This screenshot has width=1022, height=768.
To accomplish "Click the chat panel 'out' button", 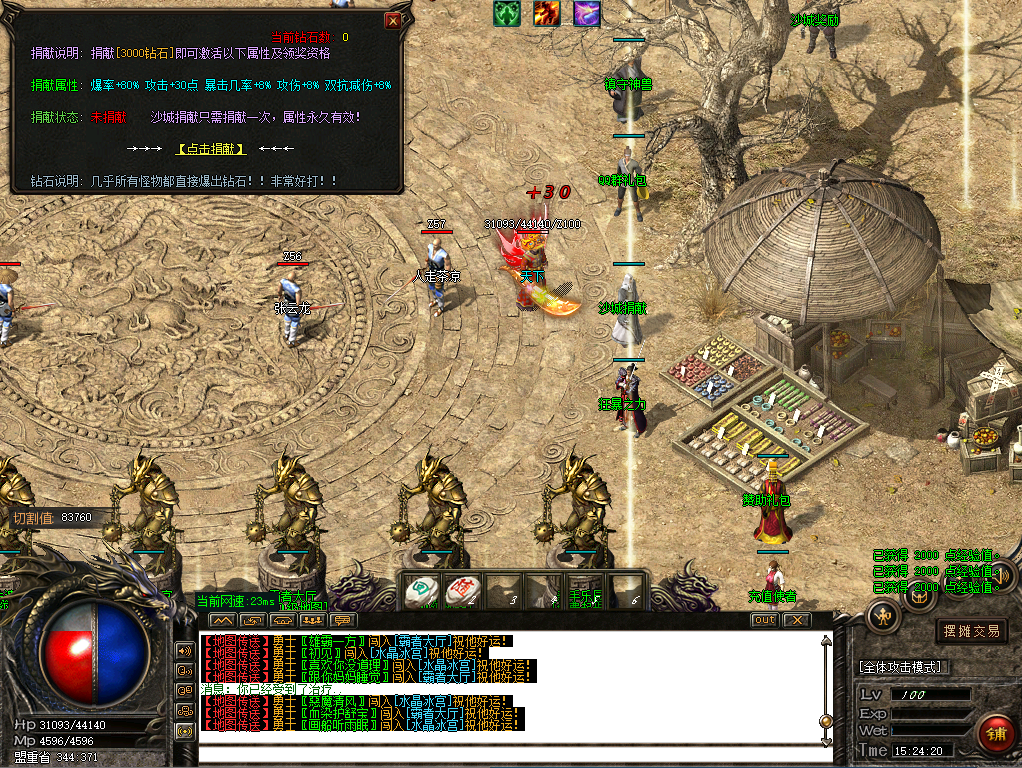I will point(764,620).
